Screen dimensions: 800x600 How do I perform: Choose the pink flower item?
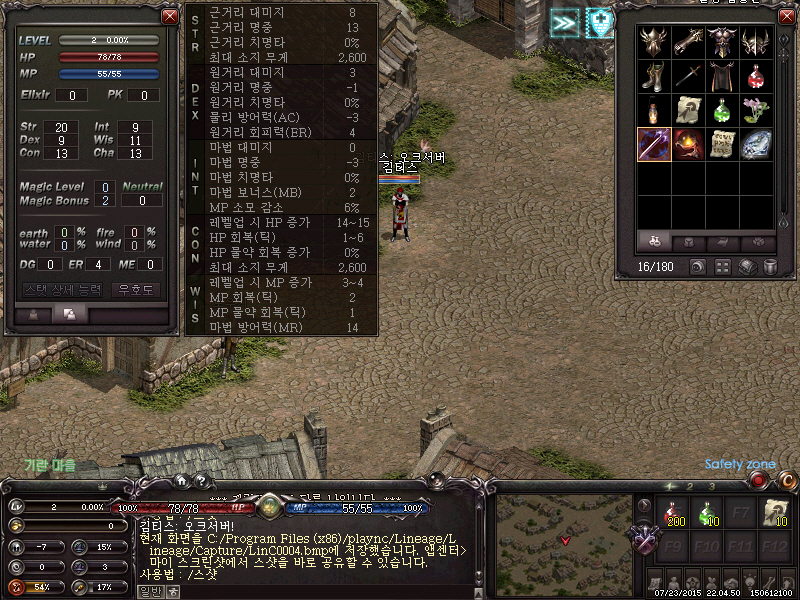click(x=756, y=110)
